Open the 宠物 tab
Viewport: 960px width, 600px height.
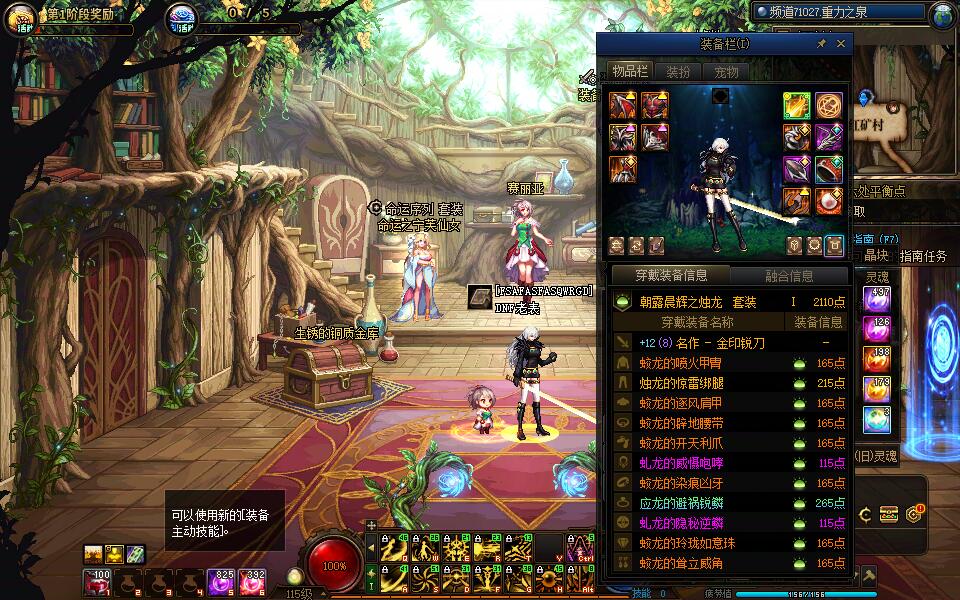click(x=725, y=72)
